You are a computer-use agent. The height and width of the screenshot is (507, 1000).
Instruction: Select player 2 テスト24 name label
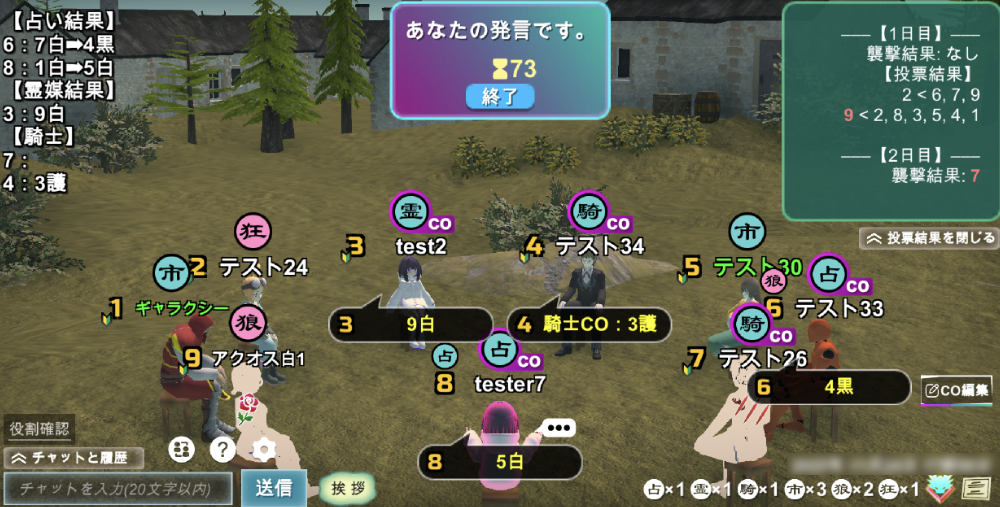263,267
